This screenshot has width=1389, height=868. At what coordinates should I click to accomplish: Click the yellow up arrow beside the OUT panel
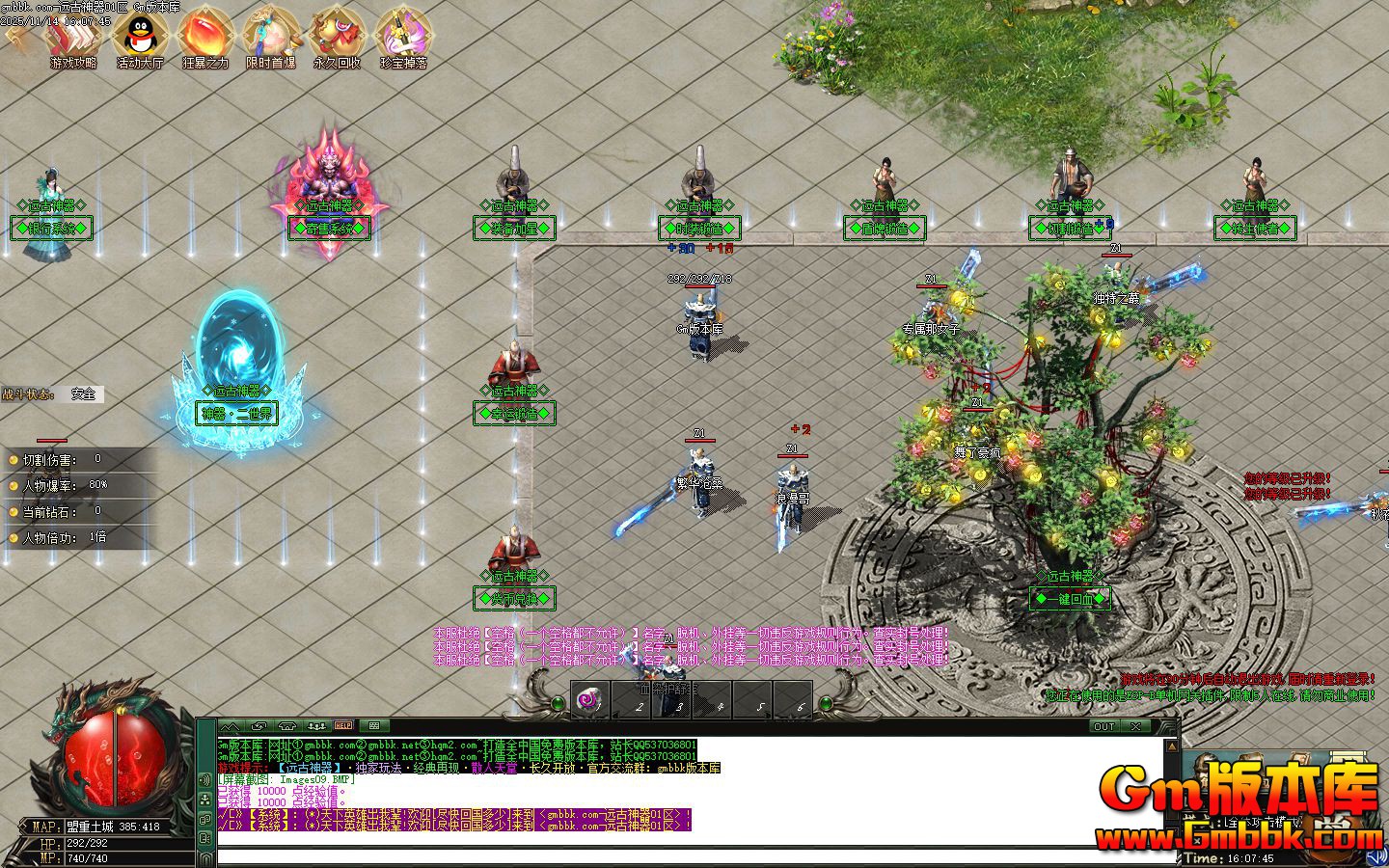(x=1172, y=746)
